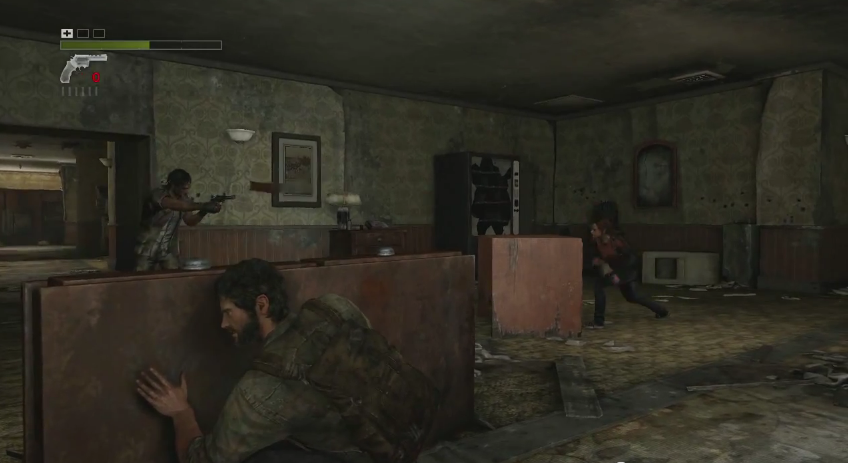
Task: Select the revolver weapon icon
Action: click(80, 68)
